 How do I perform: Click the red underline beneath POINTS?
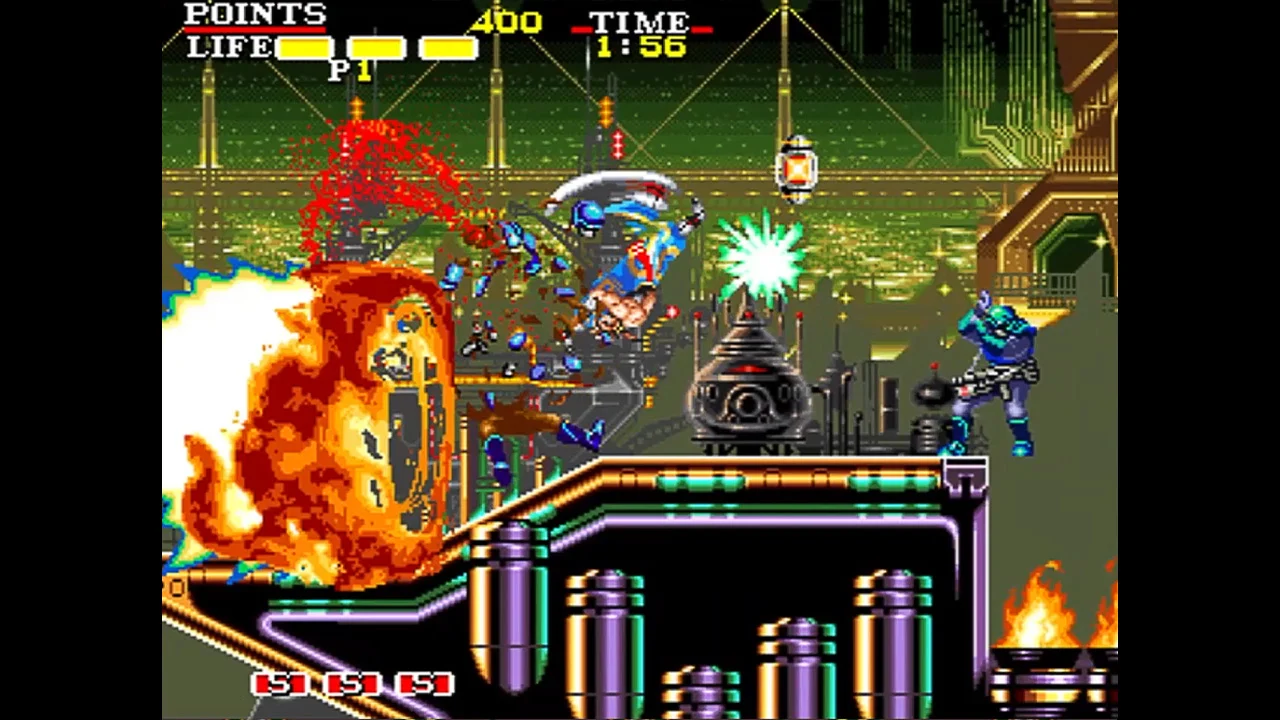(x=253, y=31)
